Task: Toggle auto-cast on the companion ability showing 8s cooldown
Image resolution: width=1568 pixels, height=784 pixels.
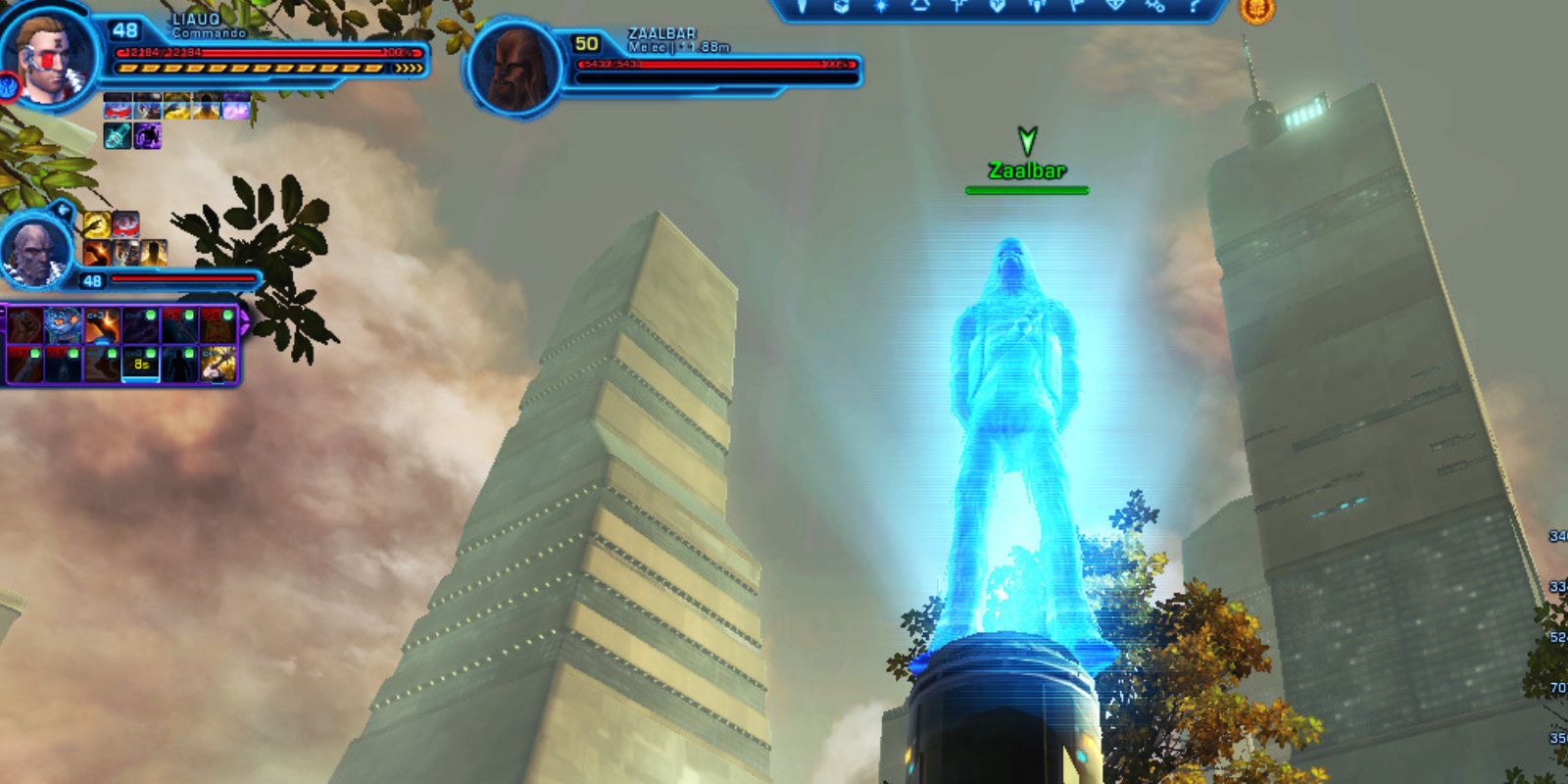Action: pyautogui.click(x=149, y=354)
